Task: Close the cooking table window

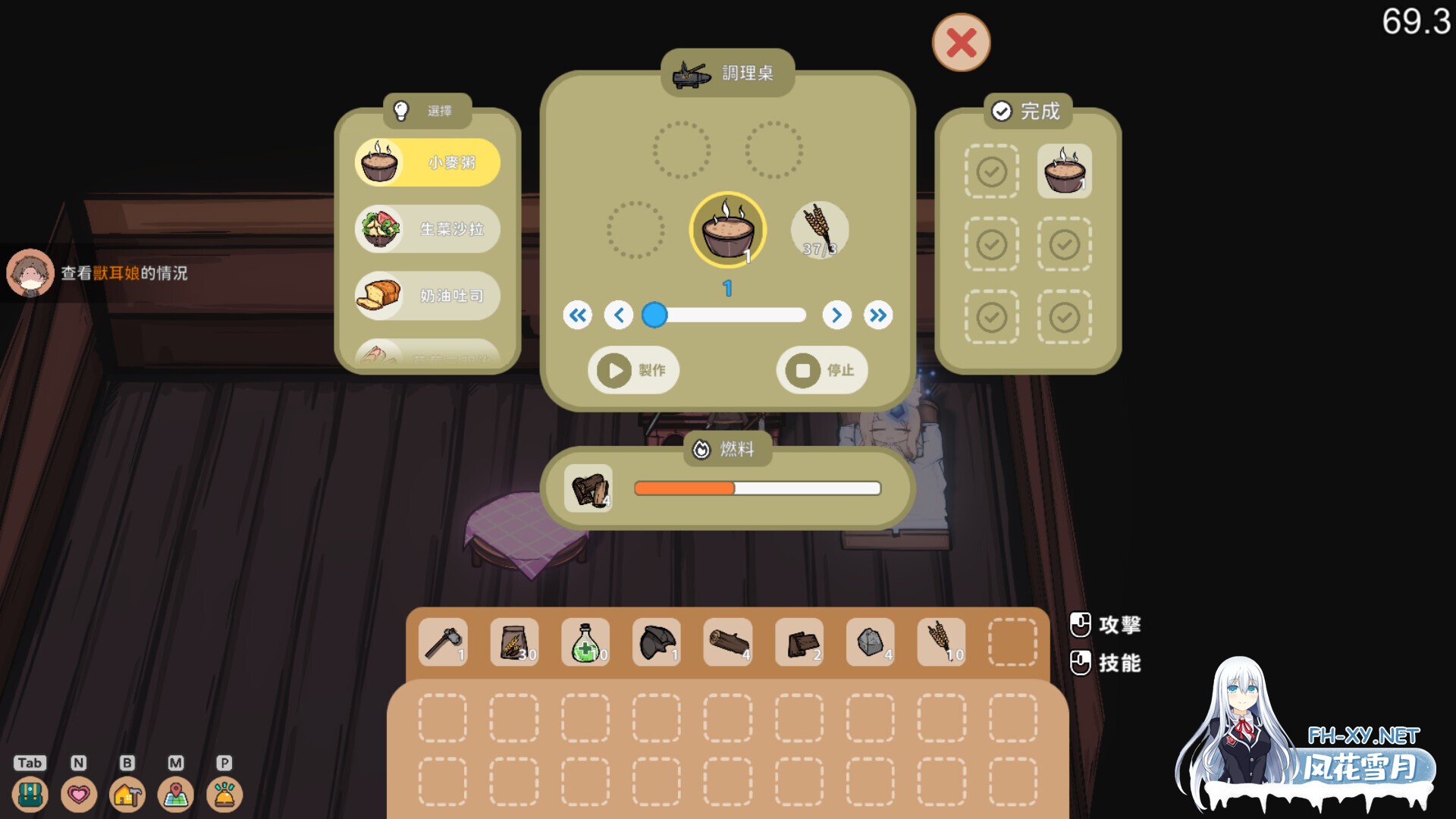Action: click(961, 42)
